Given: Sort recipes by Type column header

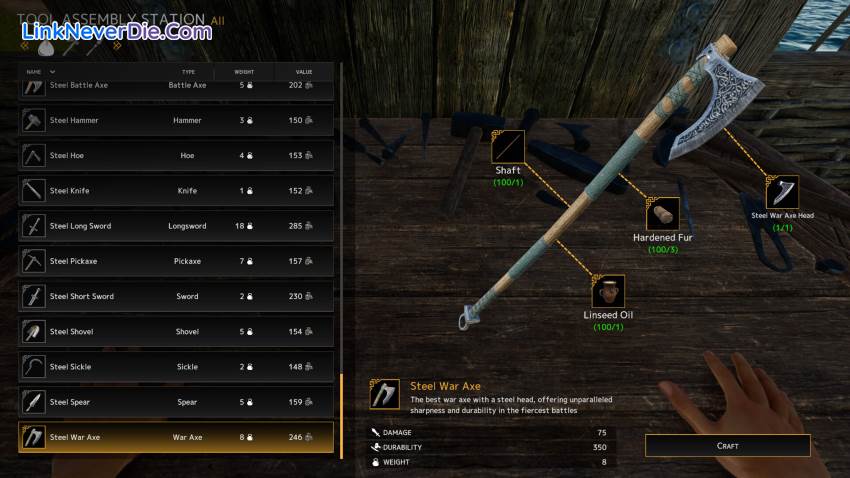Looking at the screenshot, I should point(188,72).
